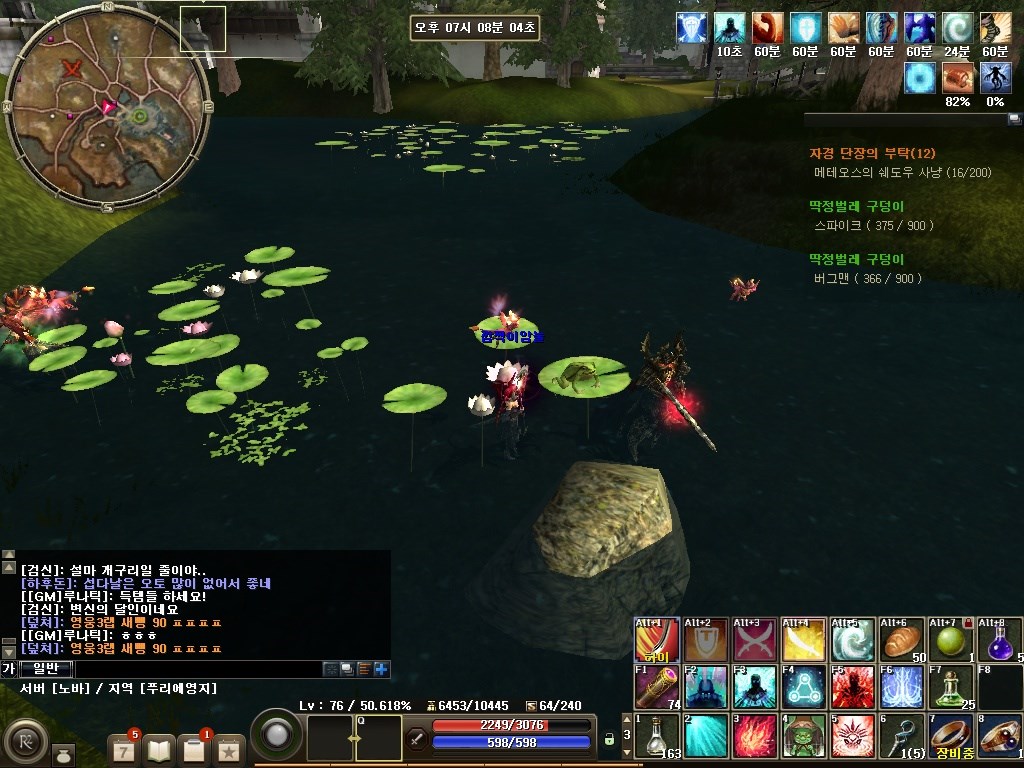Use the purple potion in the Alt+8 slot
The height and width of the screenshot is (768, 1024).
[x=1000, y=640]
